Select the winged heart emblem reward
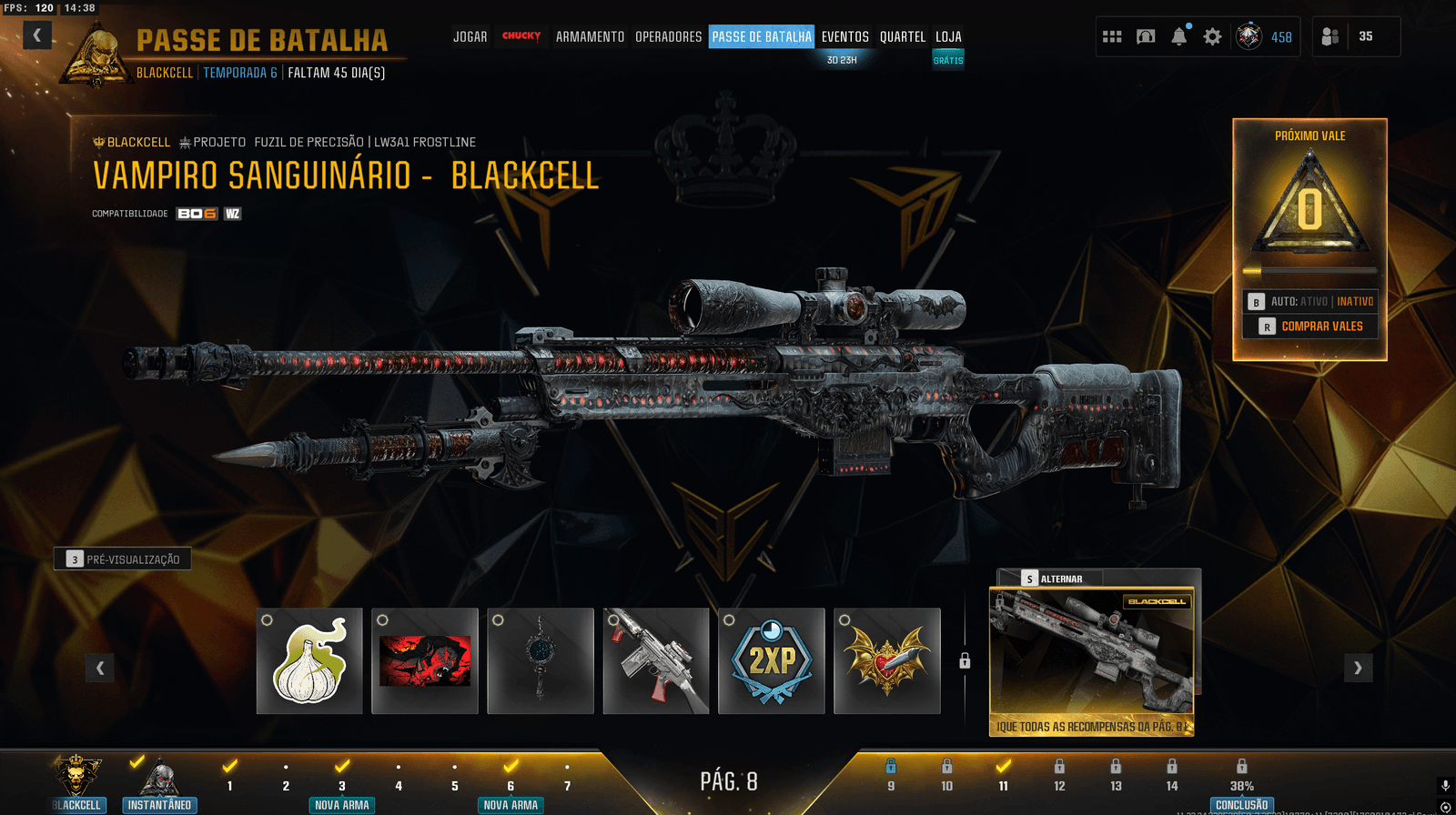 887,661
